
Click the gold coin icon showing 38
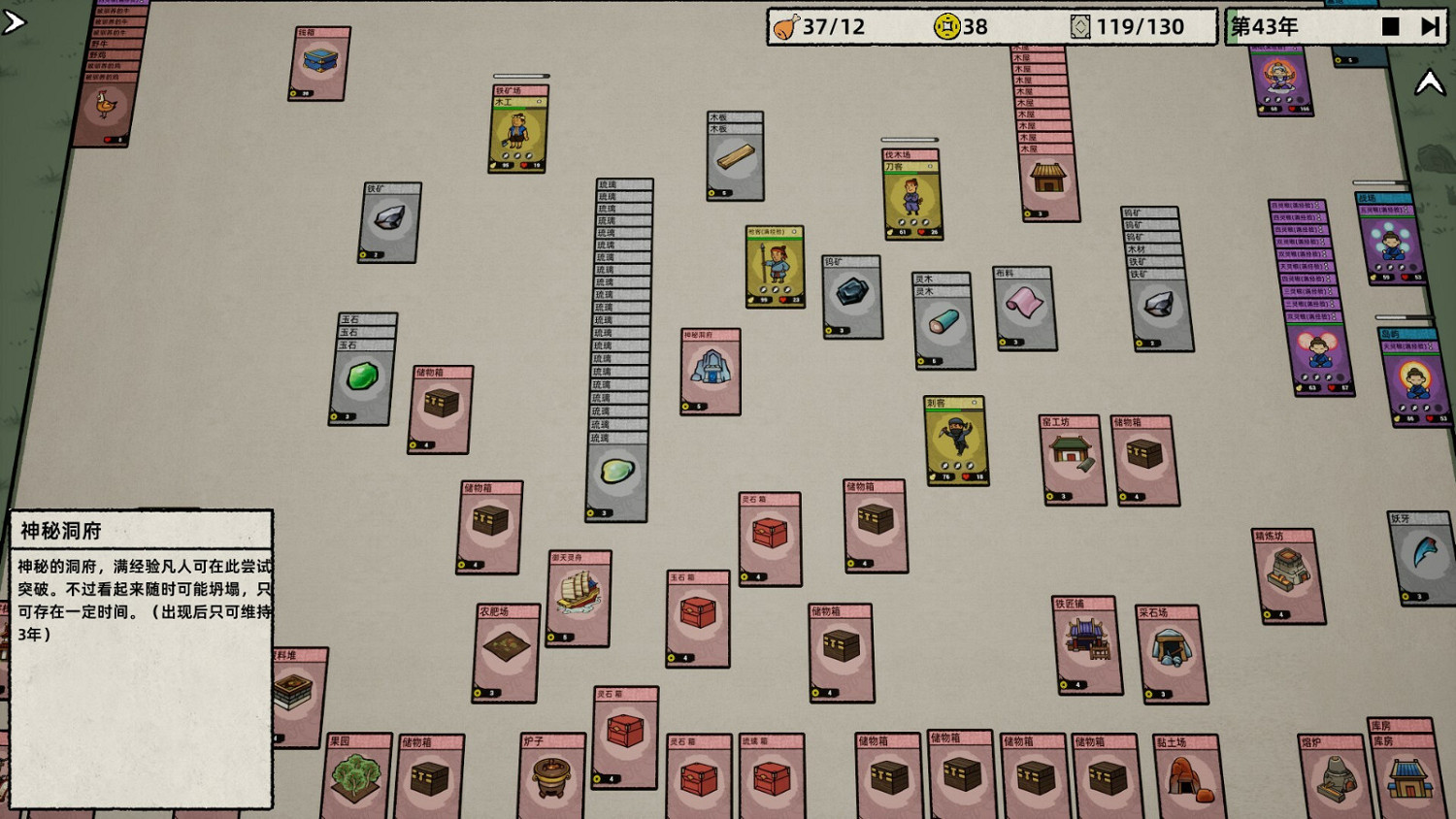947,27
